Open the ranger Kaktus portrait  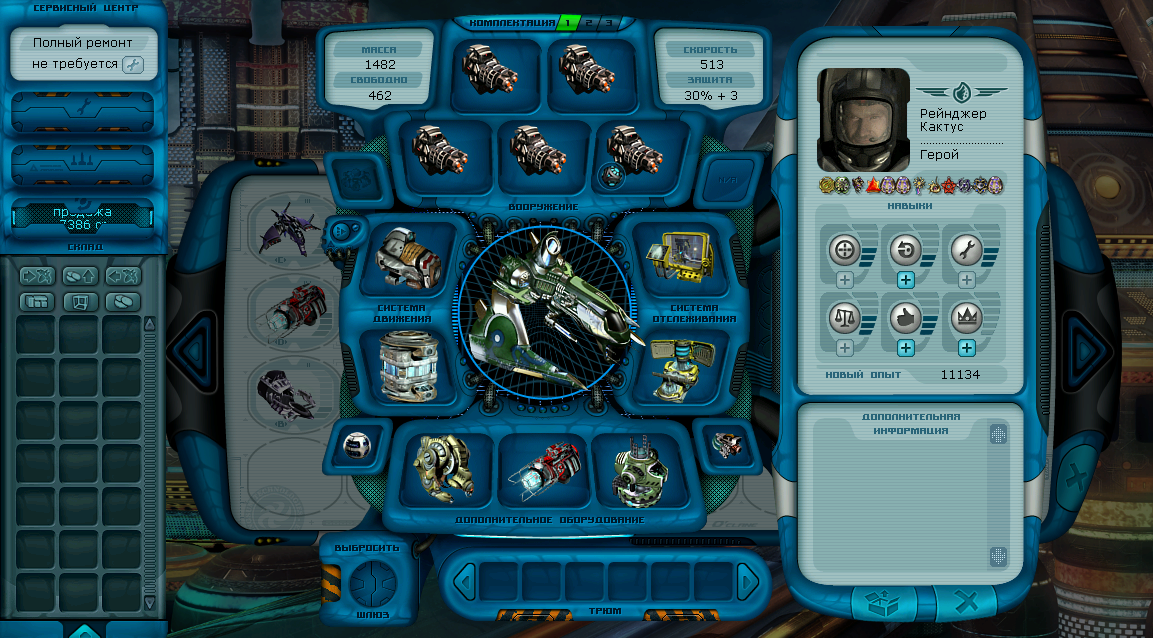863,119
